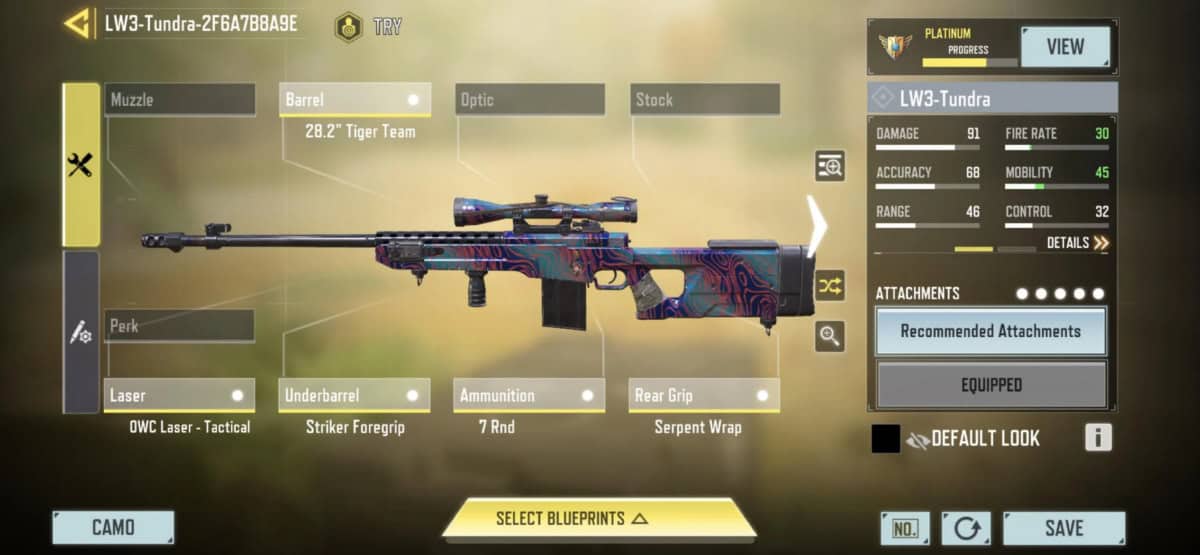Choose the Optic attachment slot

pos(530,100)
